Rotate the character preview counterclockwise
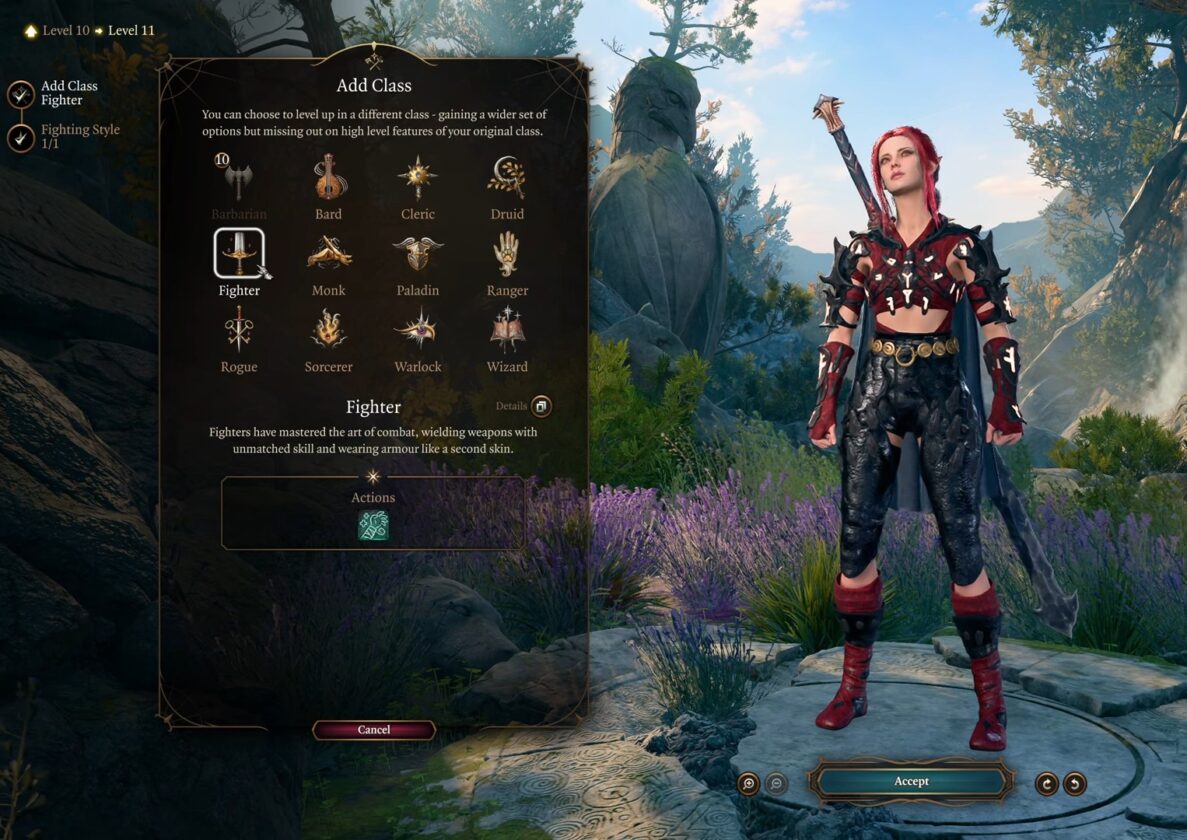The height and width of the screenshot is (840, 1187). click(x=1075, y=783)
